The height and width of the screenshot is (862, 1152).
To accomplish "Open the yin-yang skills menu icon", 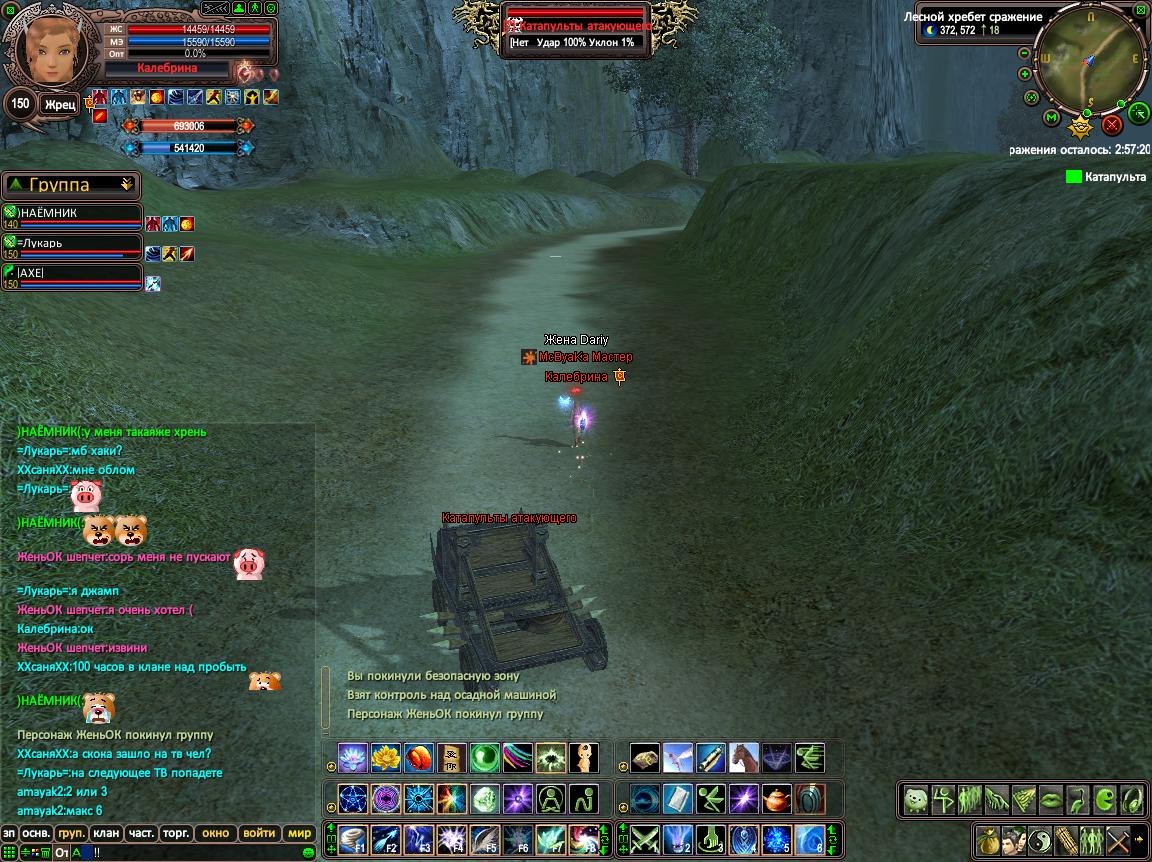I will coord(1040,838).
